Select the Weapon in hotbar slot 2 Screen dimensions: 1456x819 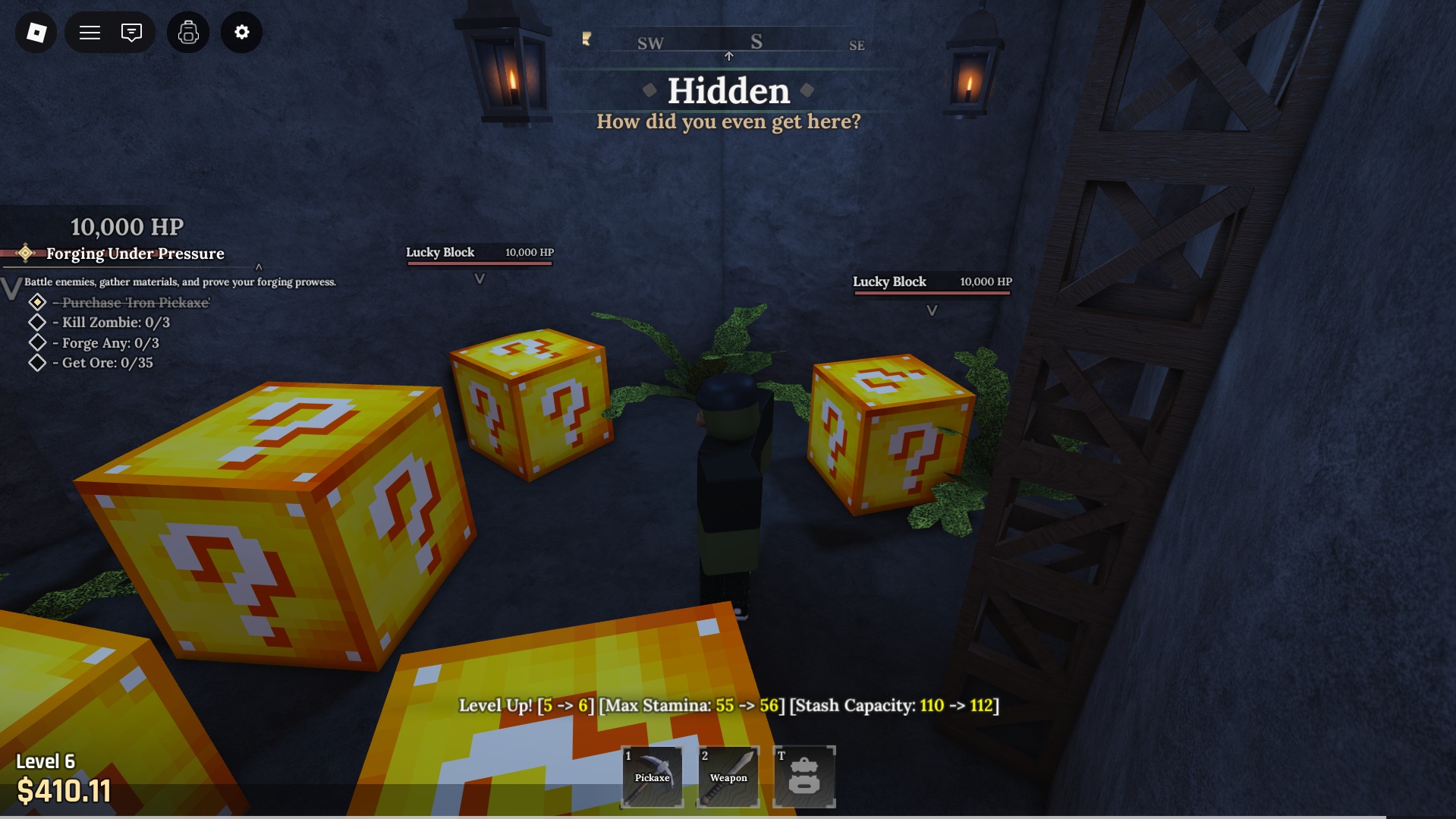pyautogui.click(x=727, y=775)
